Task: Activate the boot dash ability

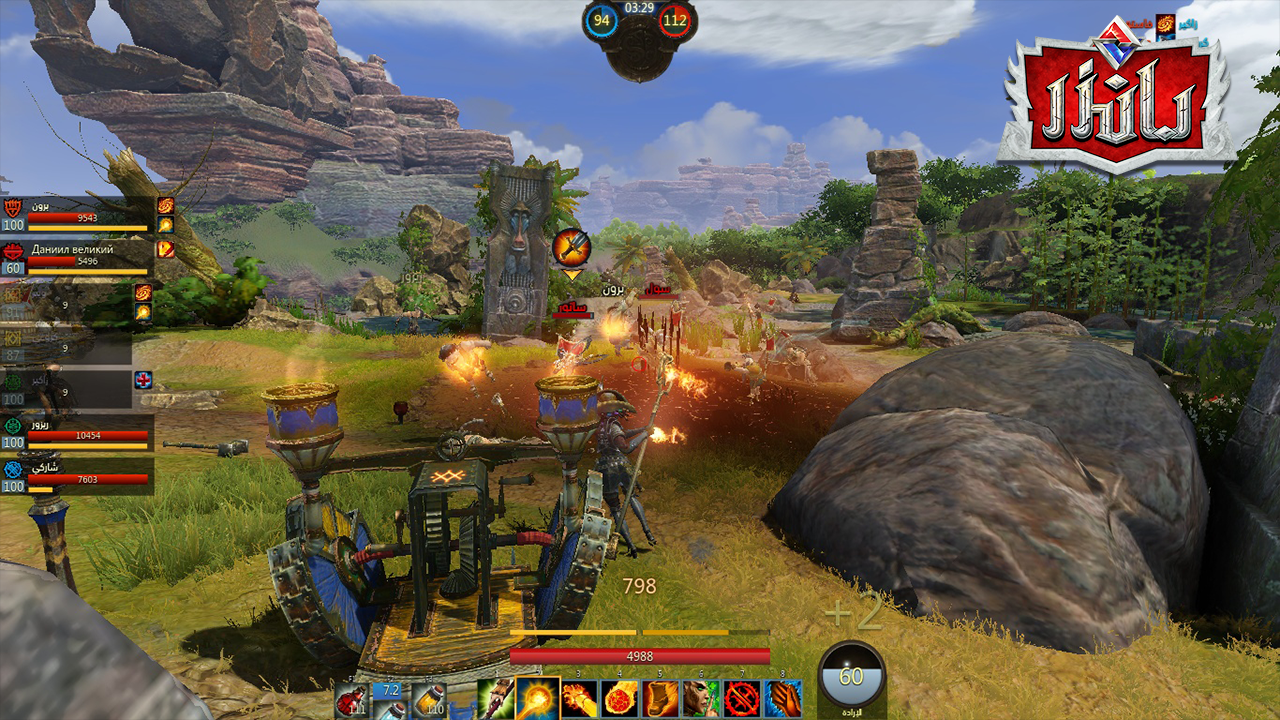Action: [x=661, y=698]
